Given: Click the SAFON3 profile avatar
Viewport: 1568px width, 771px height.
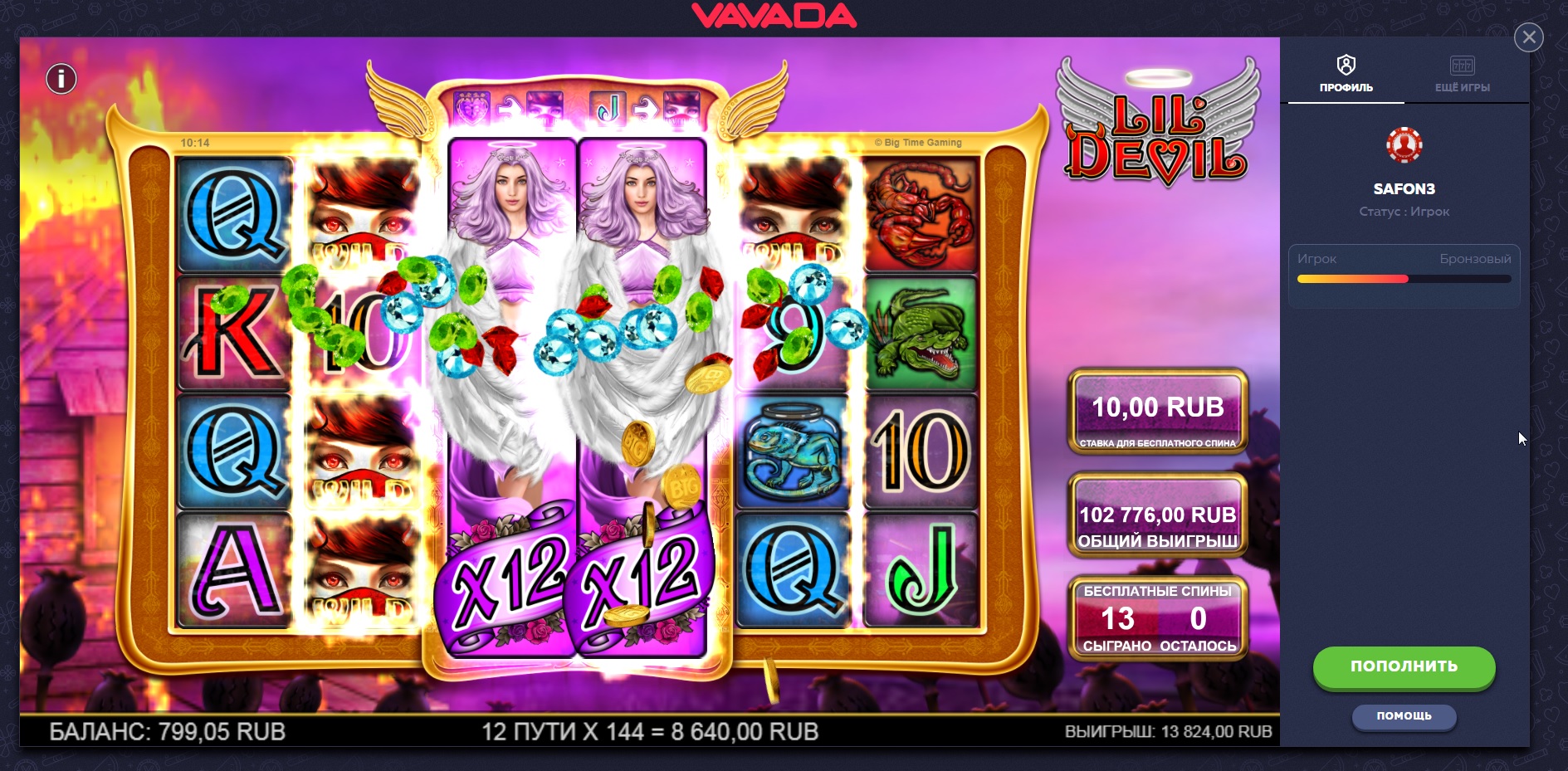Looking at the screenshot, I should click(x=1404, y=145).
